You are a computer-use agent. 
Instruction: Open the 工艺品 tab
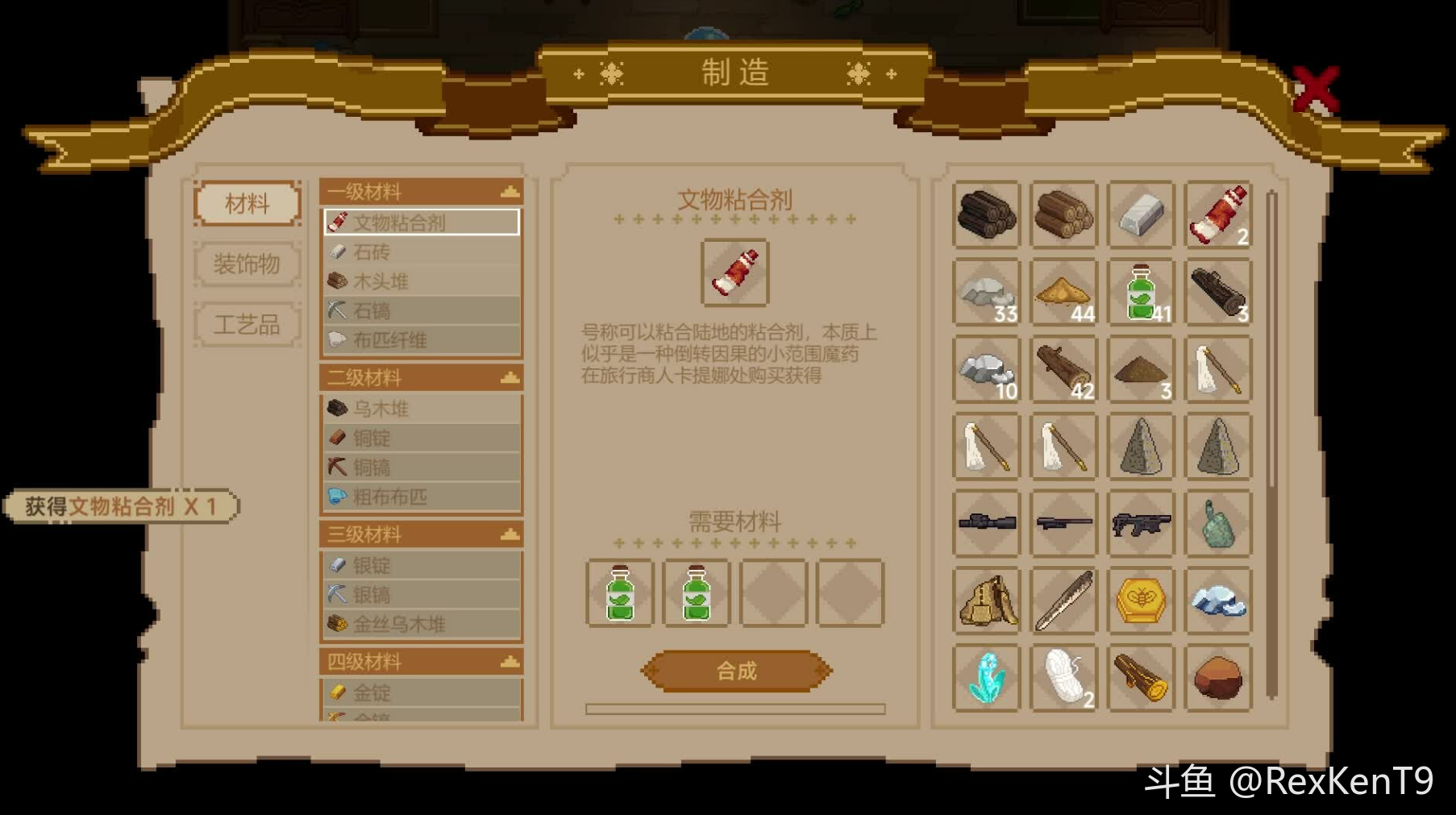(247, 325)
